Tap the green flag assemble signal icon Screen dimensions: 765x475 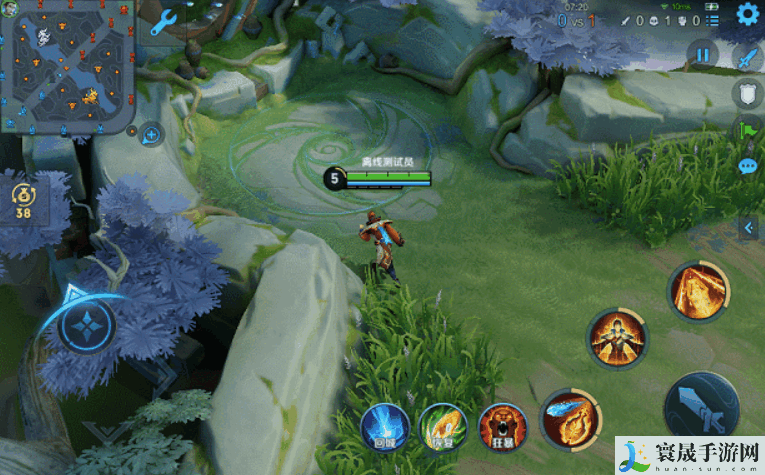tap(746, 130)
